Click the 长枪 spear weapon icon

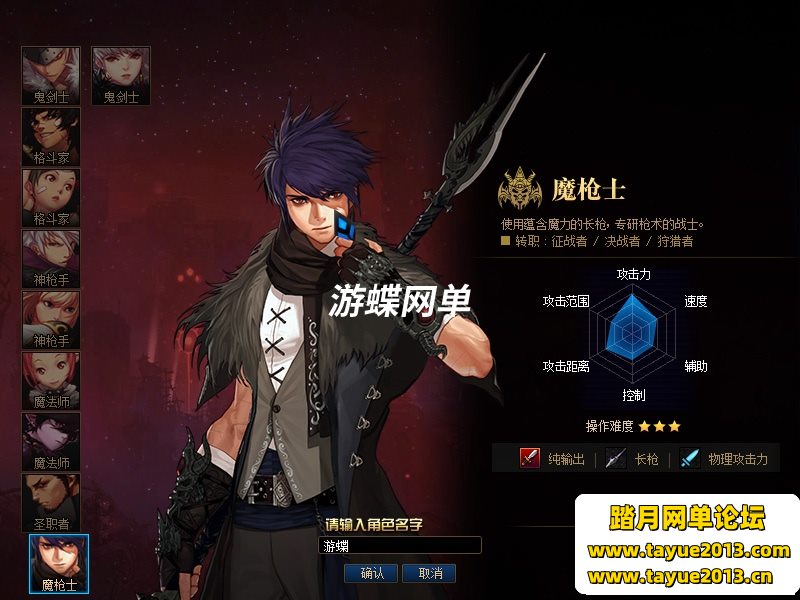[616, 458]
